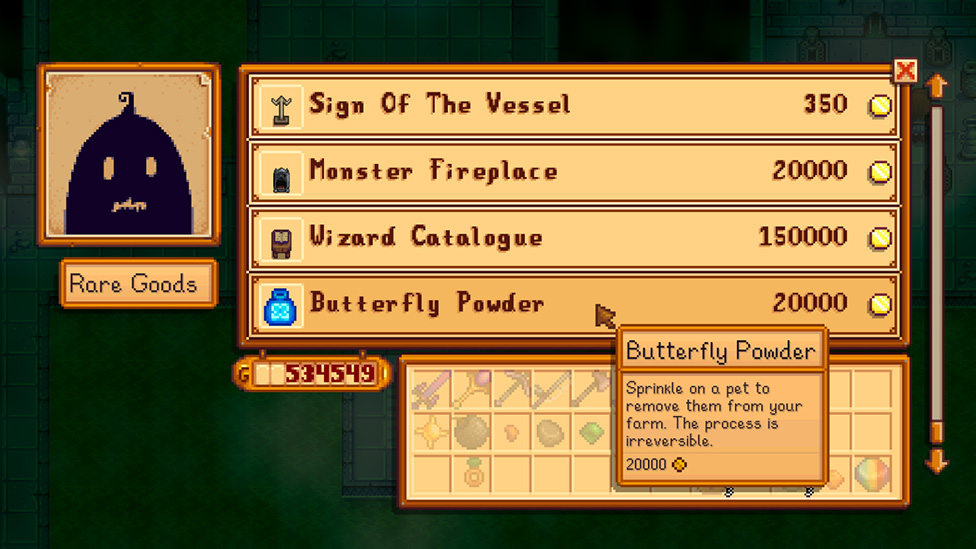Click the scrollbar's down arrow
Image resolution: width=976 pixels, height=549 pixels.
tap(937, 460)
